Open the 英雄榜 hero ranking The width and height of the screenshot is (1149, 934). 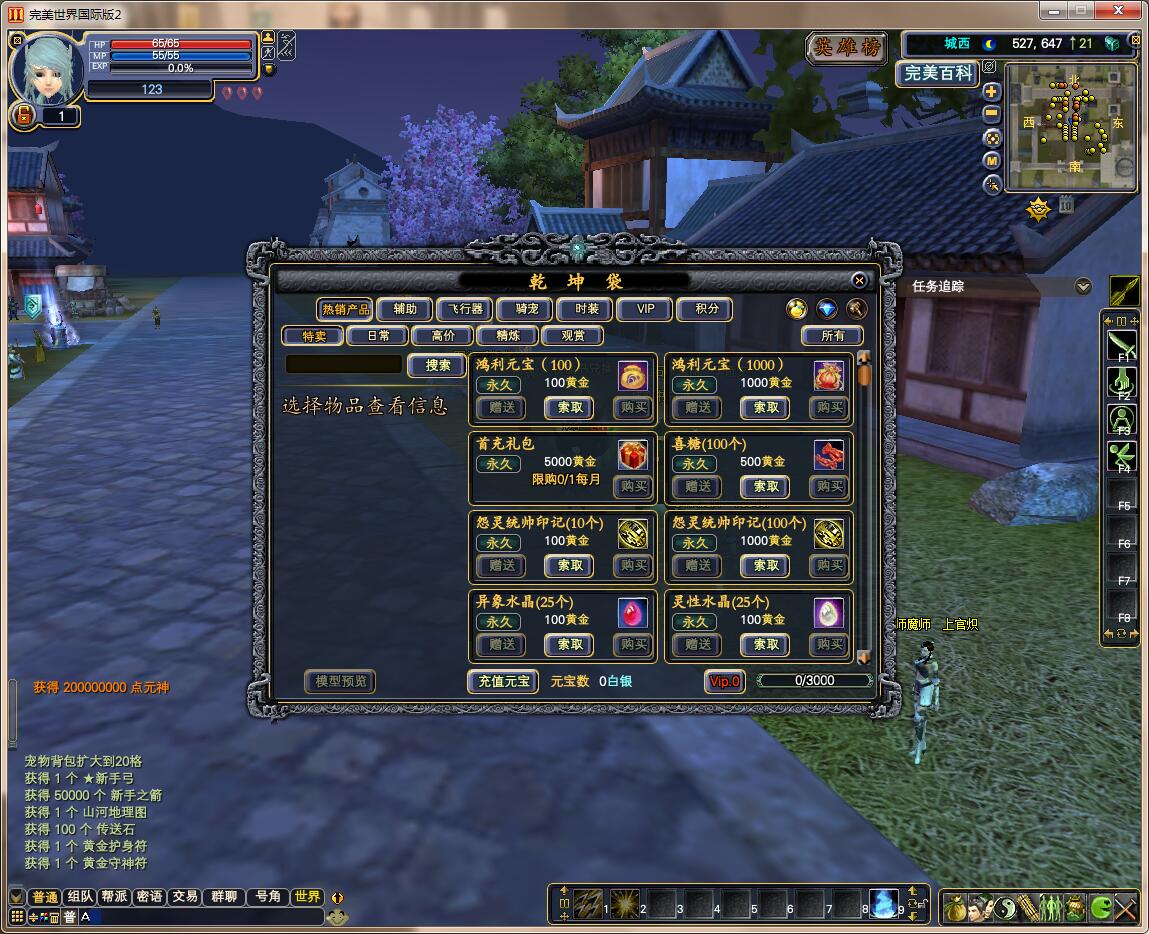[846, 48]
